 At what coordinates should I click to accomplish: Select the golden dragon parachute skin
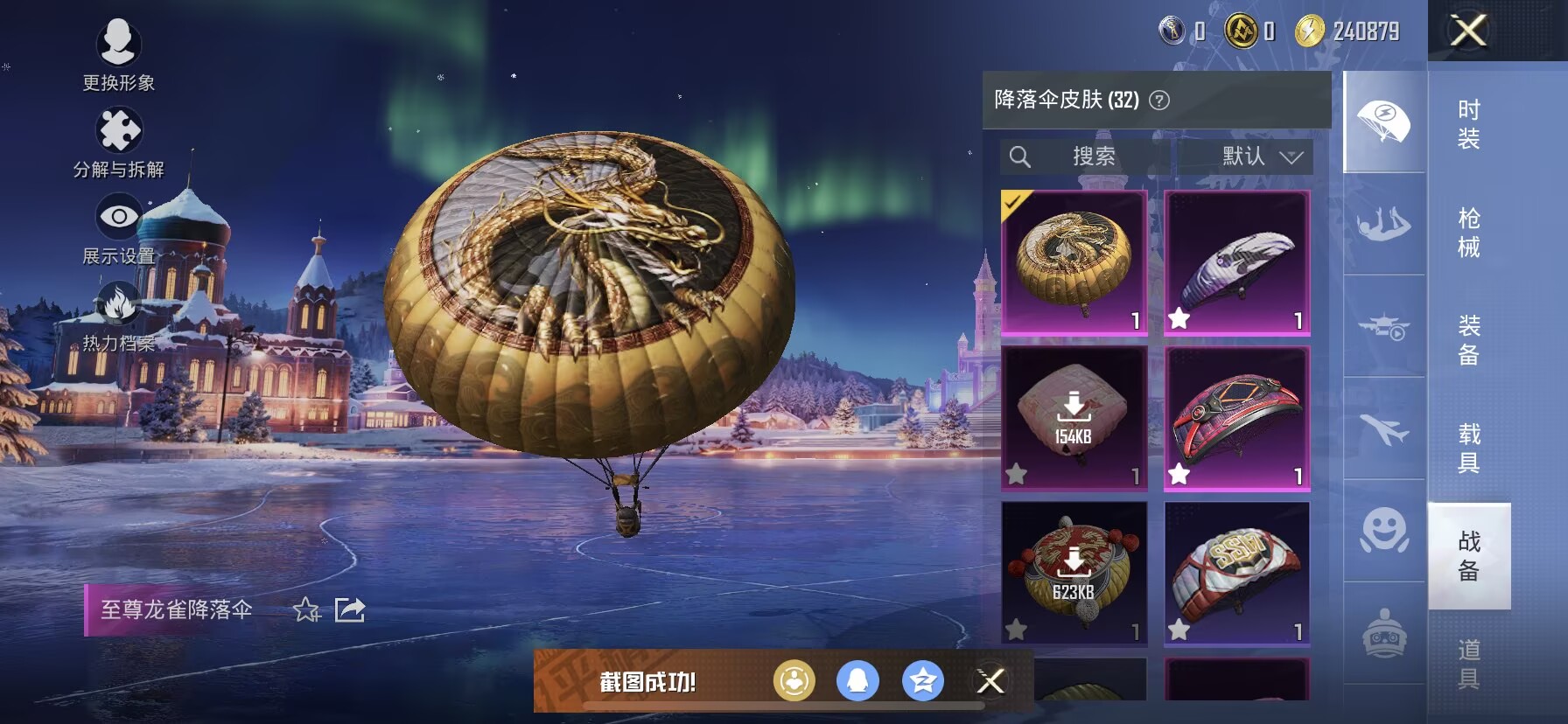click(1074, 262)
